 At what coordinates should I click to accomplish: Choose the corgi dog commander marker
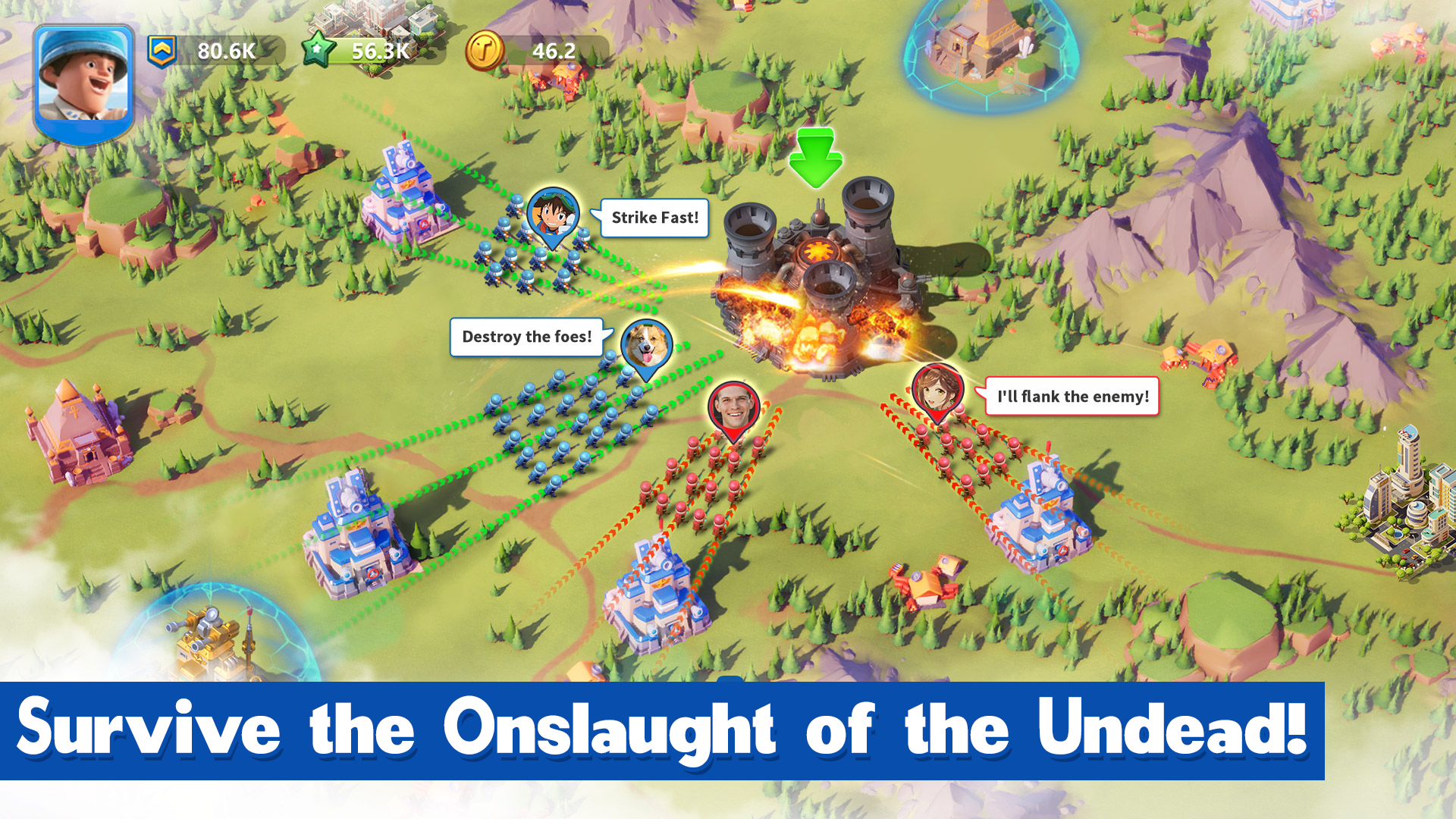646,346
